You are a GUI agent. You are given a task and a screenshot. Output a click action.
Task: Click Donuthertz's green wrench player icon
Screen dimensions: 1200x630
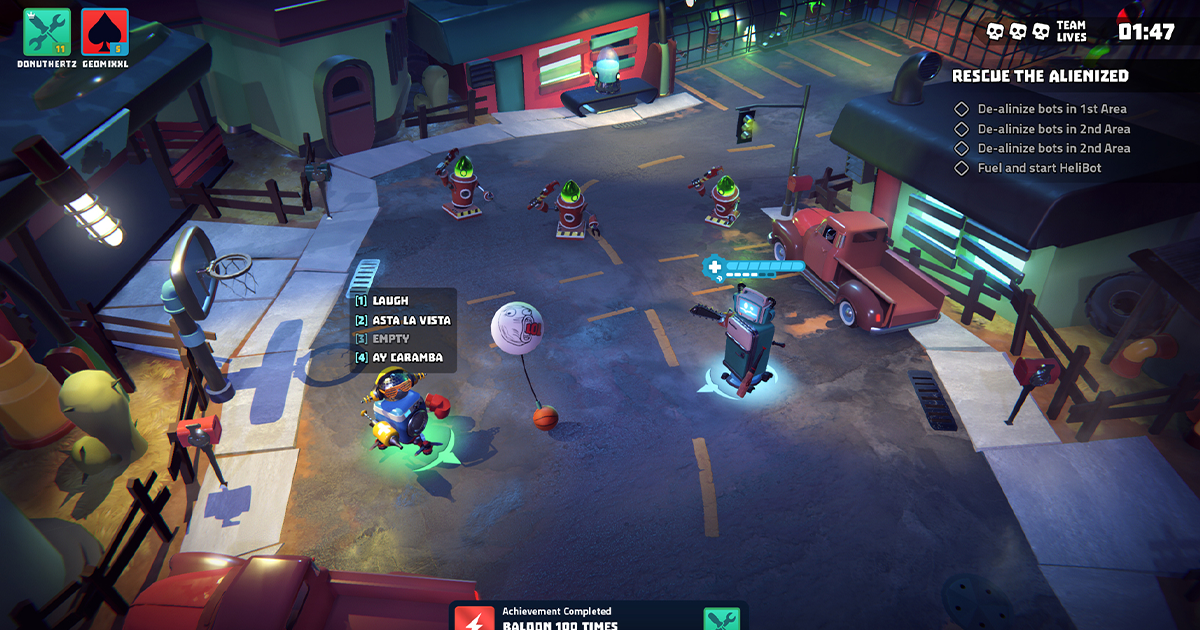(47, 32)
